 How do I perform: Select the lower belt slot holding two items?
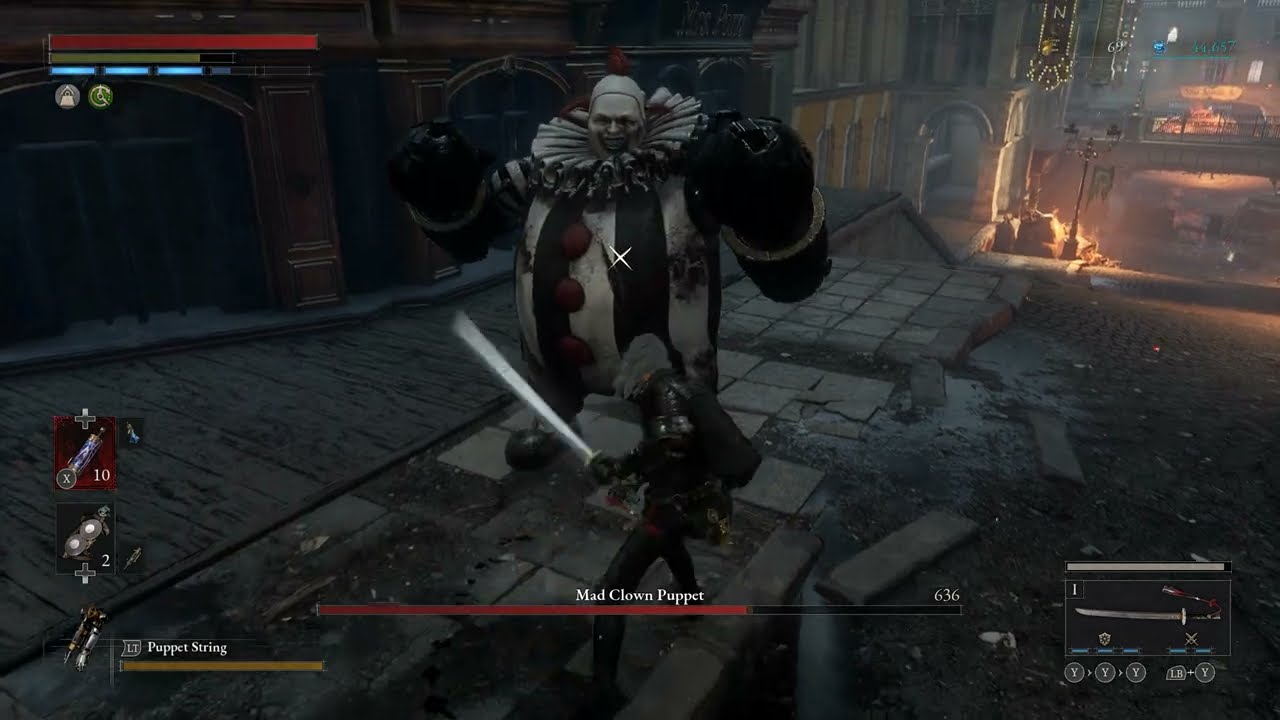click(x=85, y=538)
